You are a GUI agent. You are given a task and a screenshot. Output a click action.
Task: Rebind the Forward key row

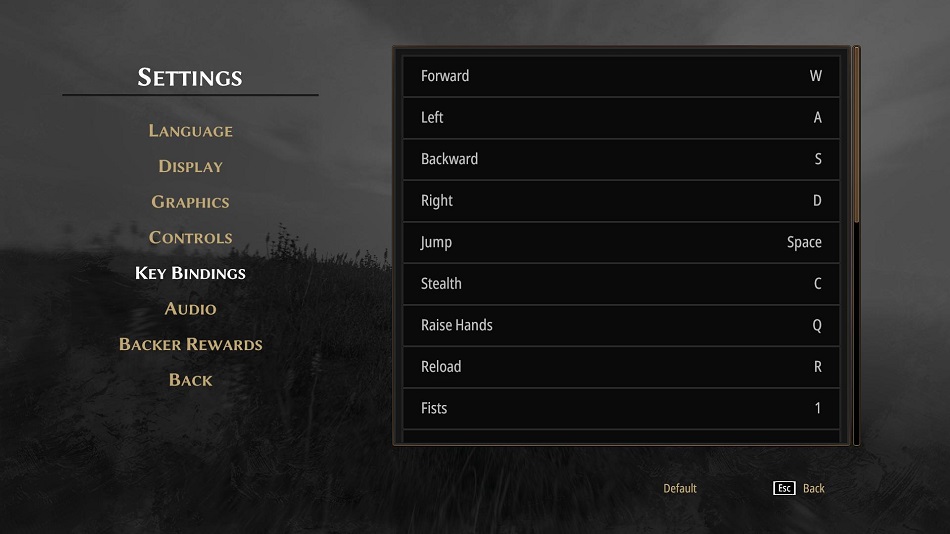[x=620, y=76]
